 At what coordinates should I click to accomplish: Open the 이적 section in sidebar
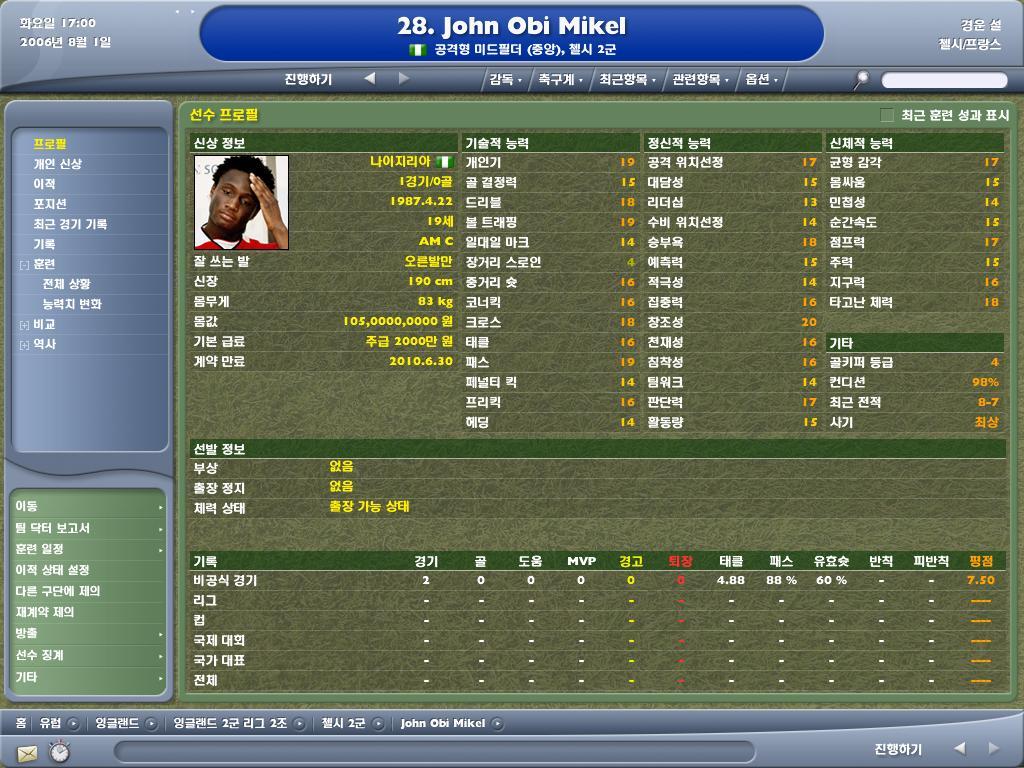point(44,184)
